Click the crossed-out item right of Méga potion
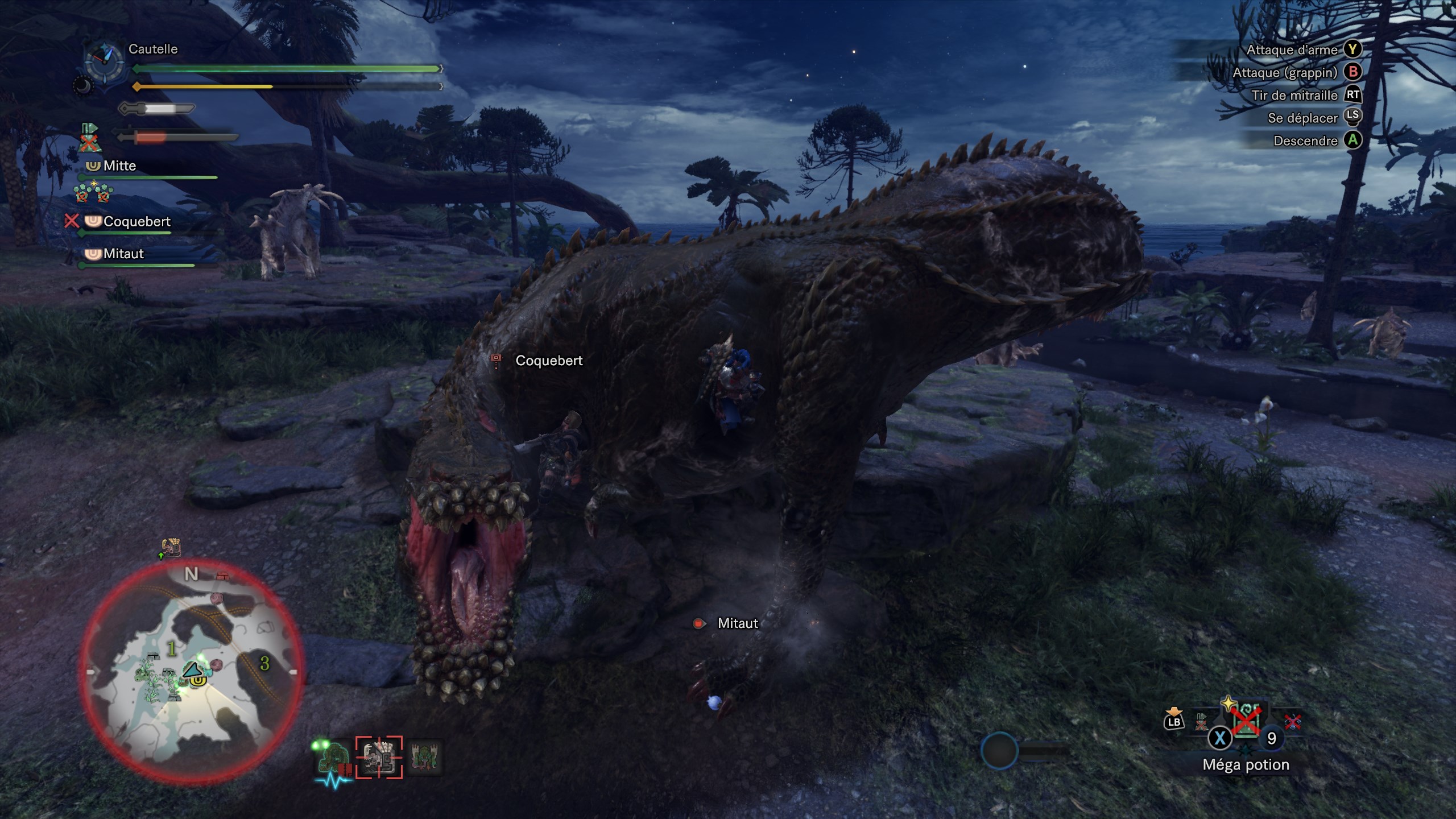 click(x=1293, y=721)
